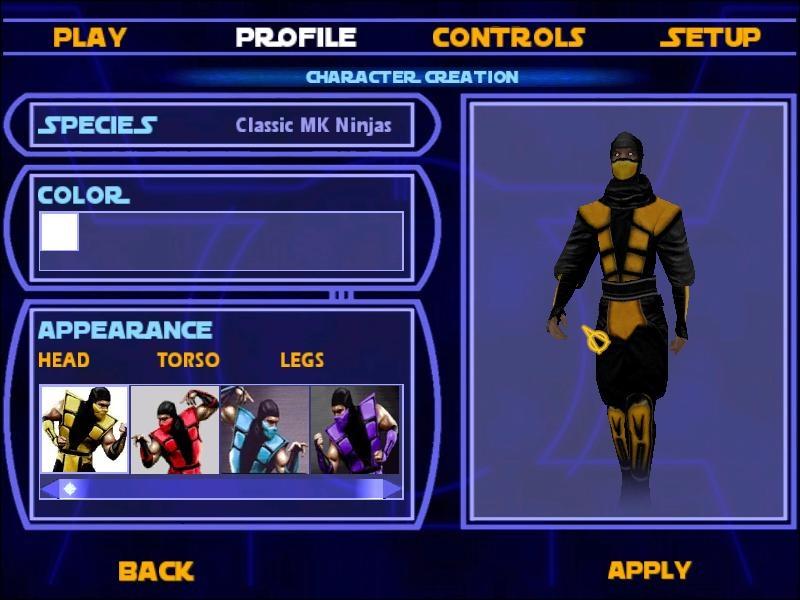Go to the Setup menu
The height and width of the screenshot is (600, 800).
[x=710, y=38]
